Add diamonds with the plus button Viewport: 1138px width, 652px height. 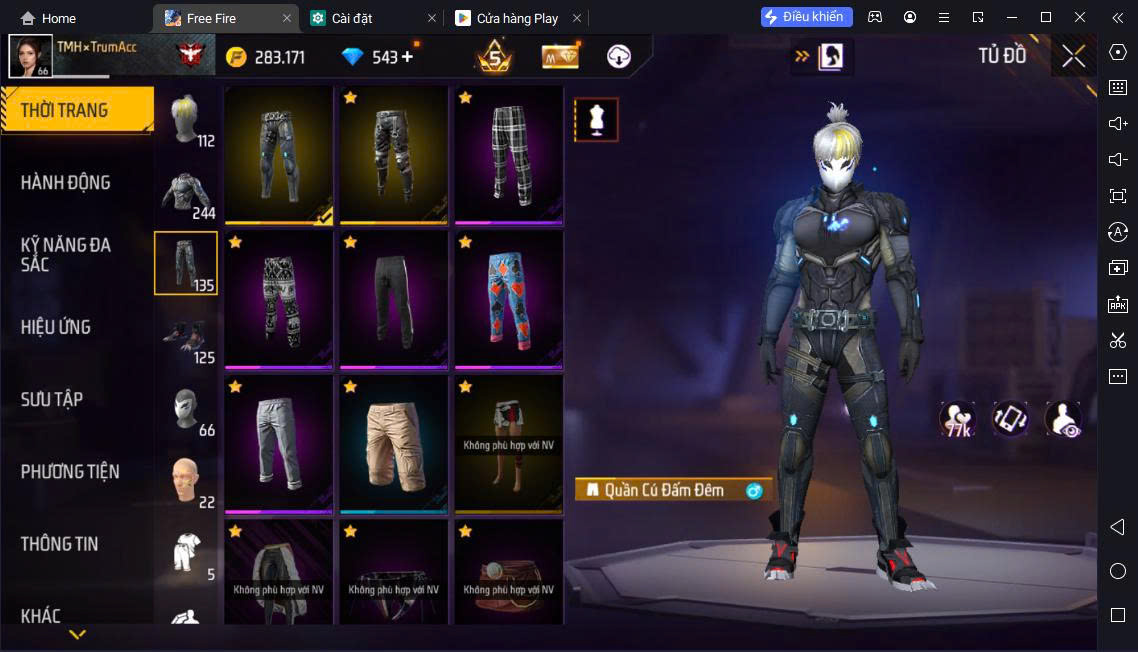tap(407, 57)
